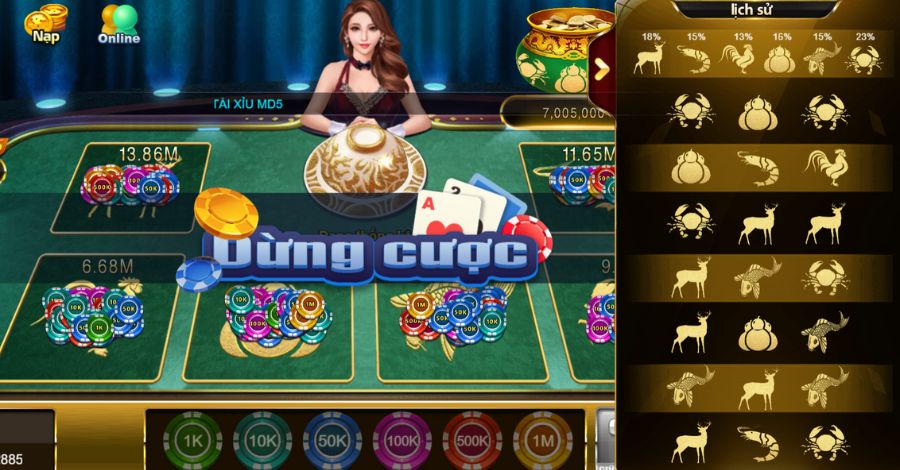Open the Nạp deposit coins icon

pyautogui.click(x=46, y=23)
